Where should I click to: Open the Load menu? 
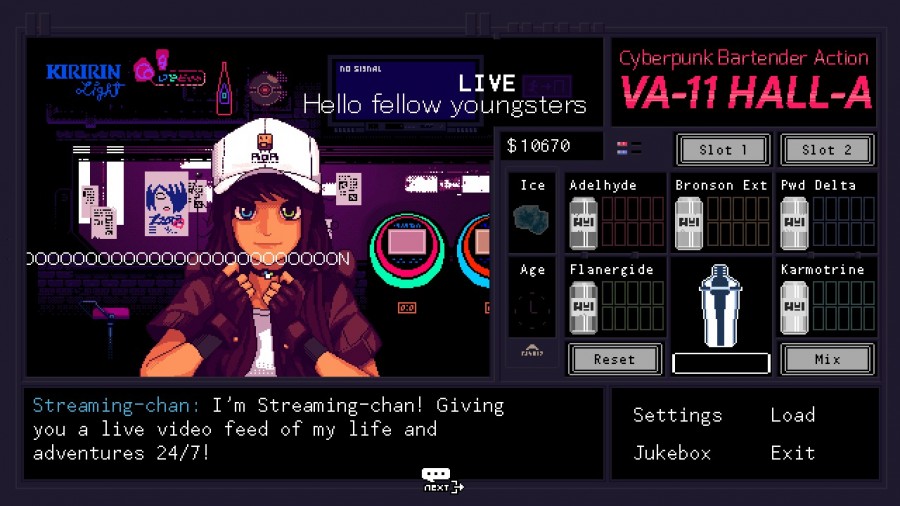tap(792, 415)
